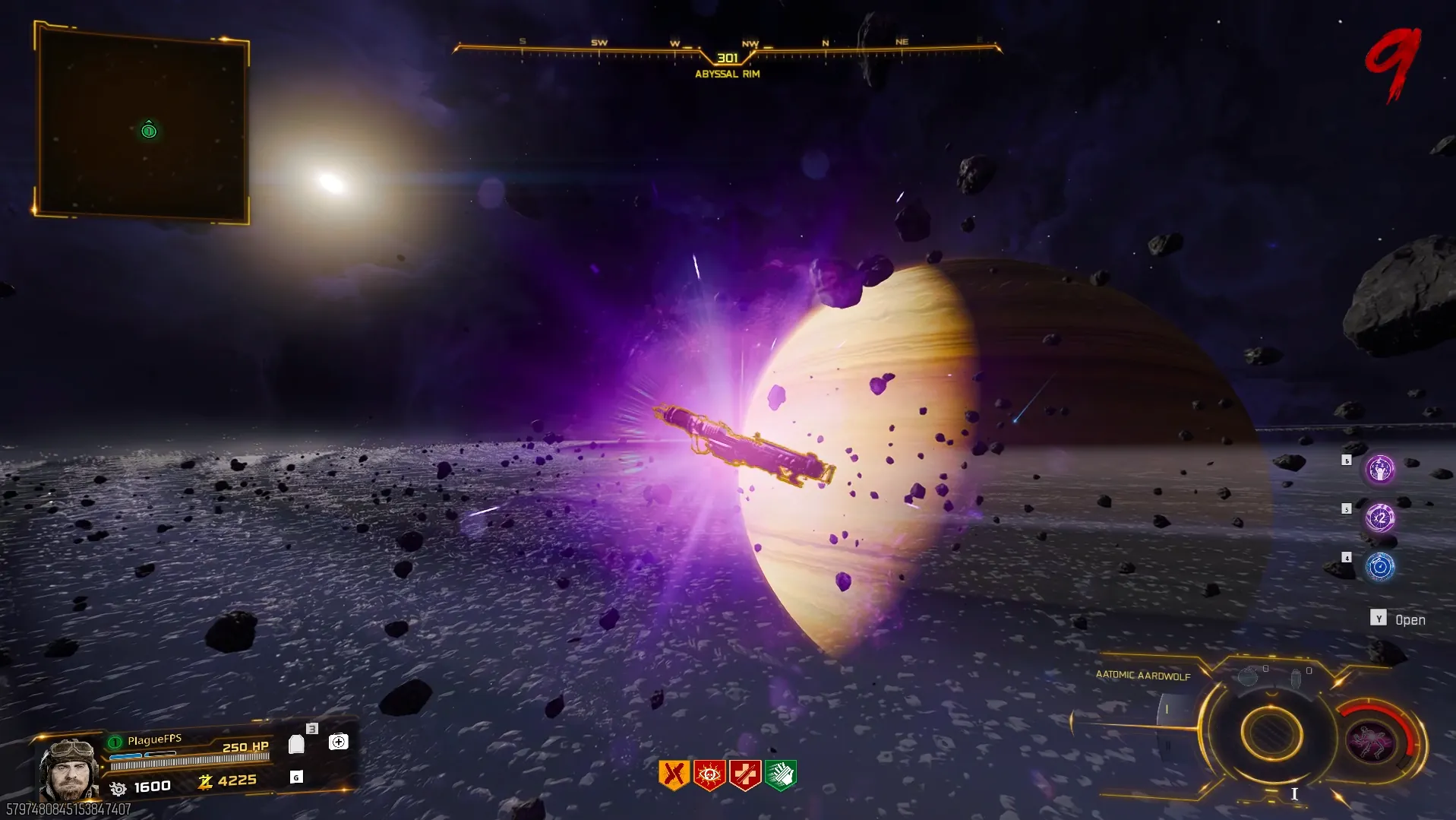Click the medkit self-revive icon
The image size is (1456, 820).
(339, 742)
